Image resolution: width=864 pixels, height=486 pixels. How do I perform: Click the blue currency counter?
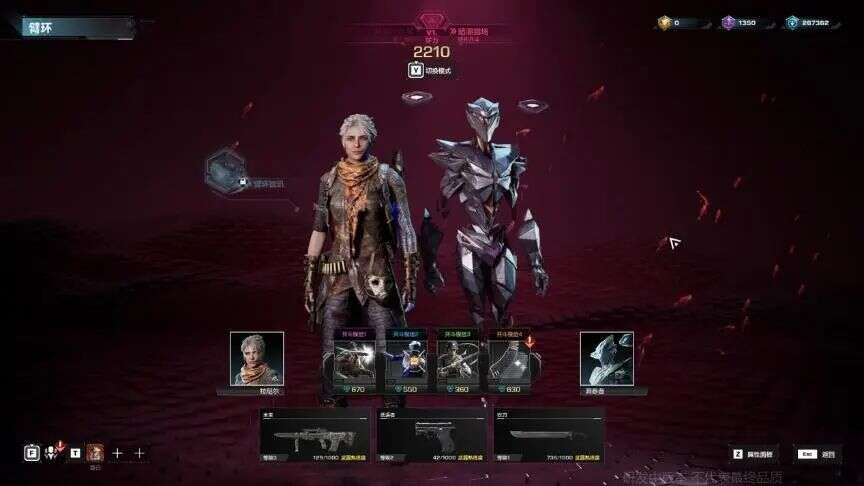coord(807,22)
